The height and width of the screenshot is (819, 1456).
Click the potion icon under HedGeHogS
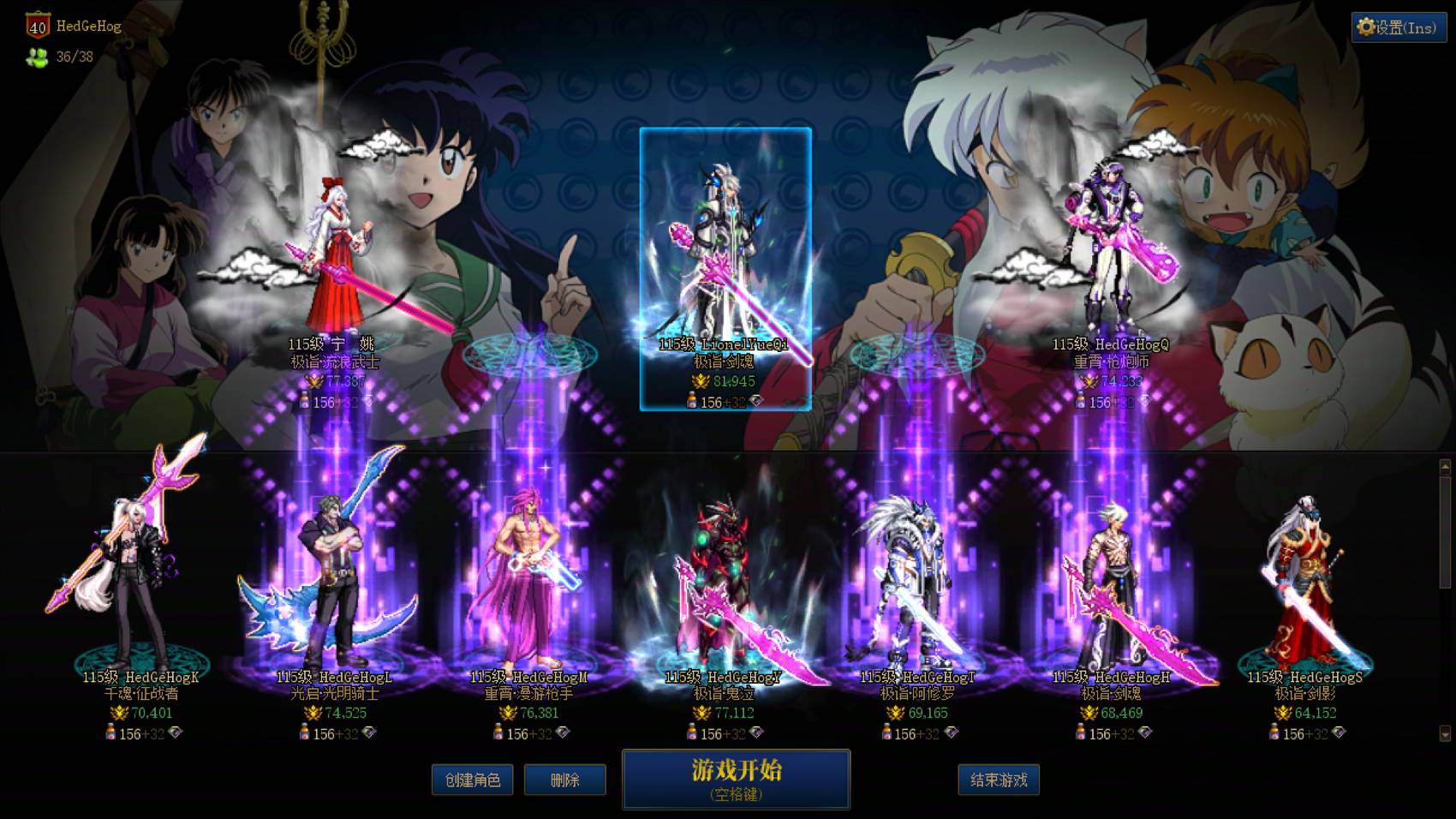pos(1274,732)
